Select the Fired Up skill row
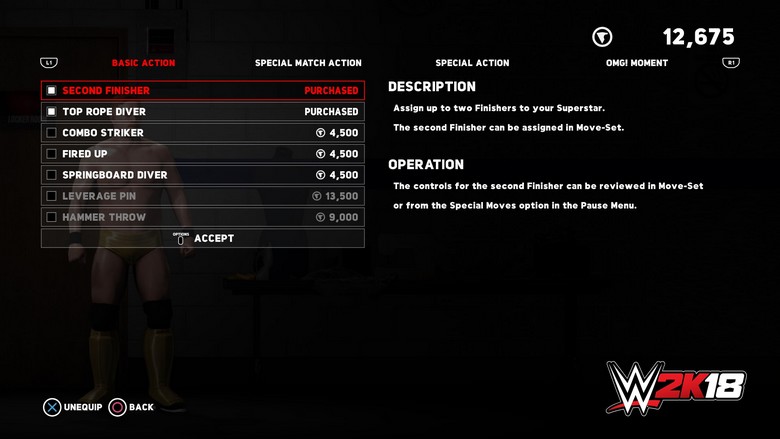 click(203, 154)
